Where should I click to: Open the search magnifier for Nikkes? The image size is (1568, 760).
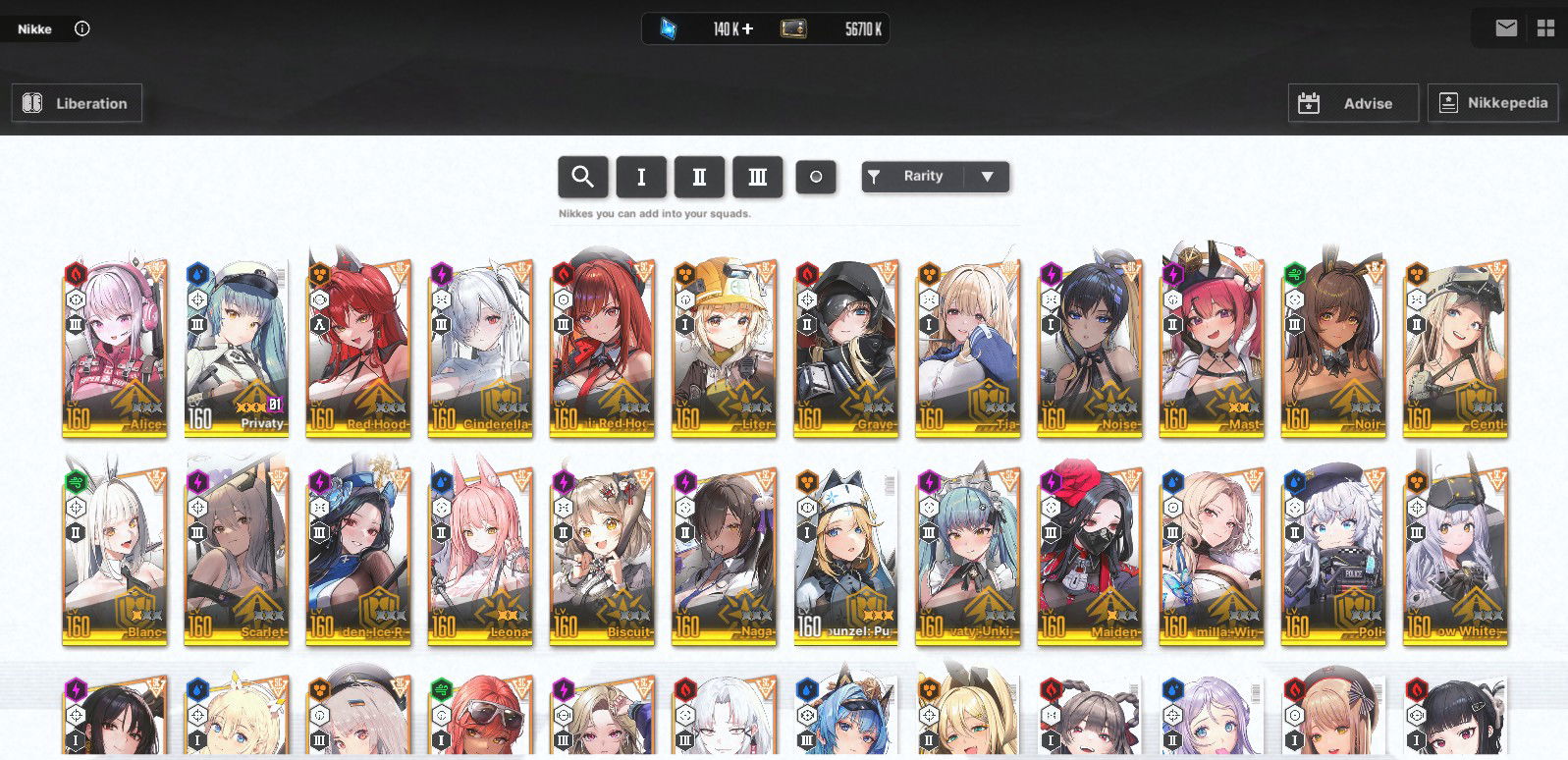coord(583,177)
